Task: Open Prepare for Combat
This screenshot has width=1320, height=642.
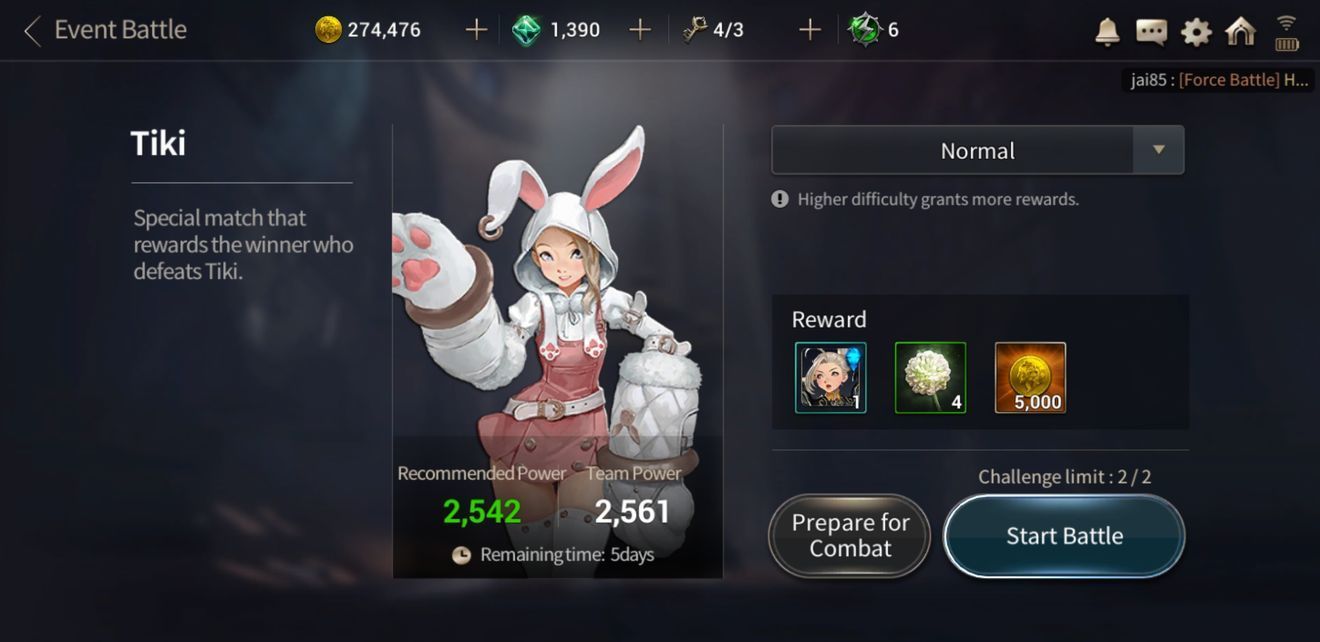Action: coord(850,536)
